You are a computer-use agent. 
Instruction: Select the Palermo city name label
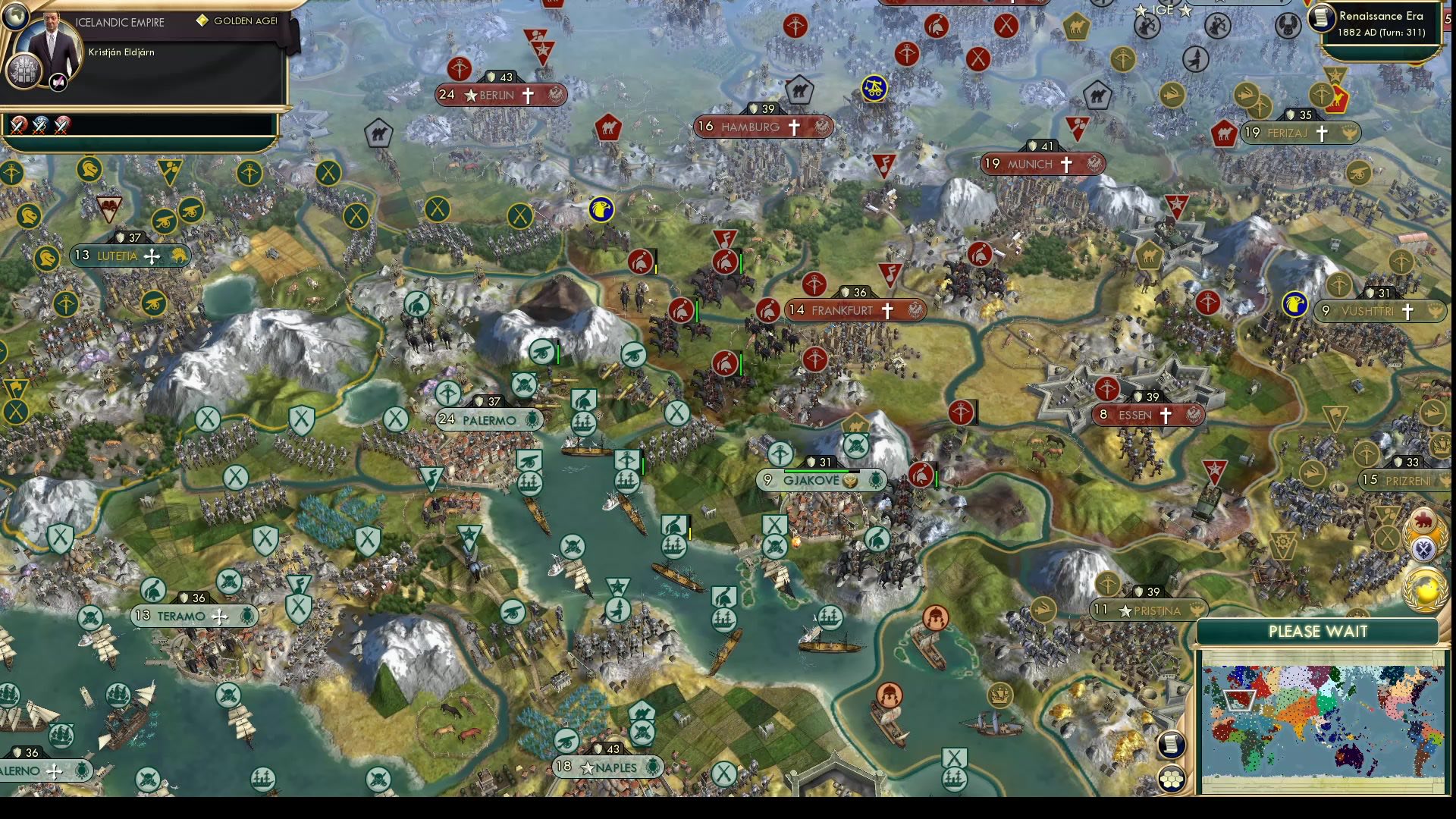tap(489, 419)
